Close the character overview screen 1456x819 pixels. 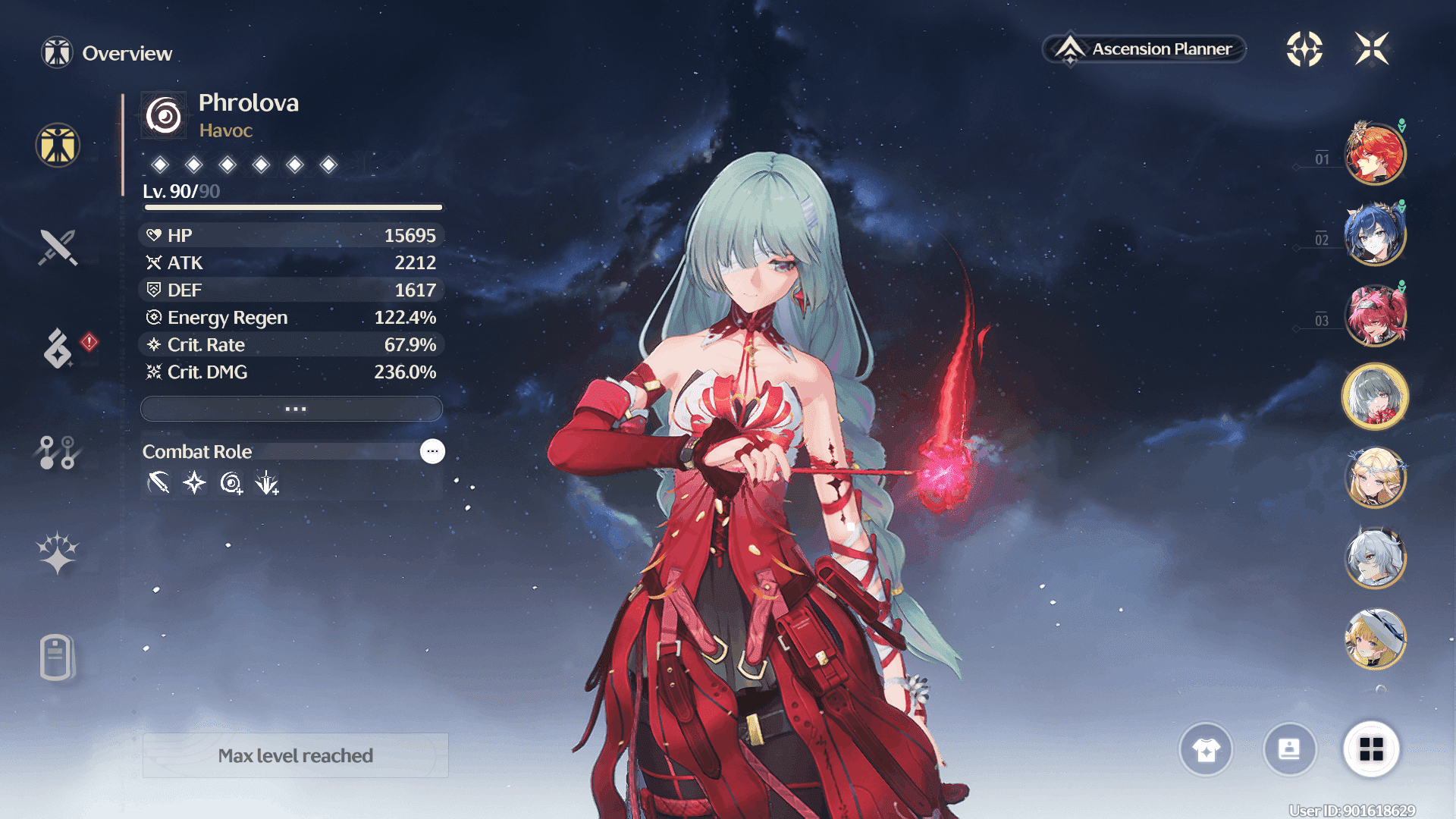pos(1372,49)
